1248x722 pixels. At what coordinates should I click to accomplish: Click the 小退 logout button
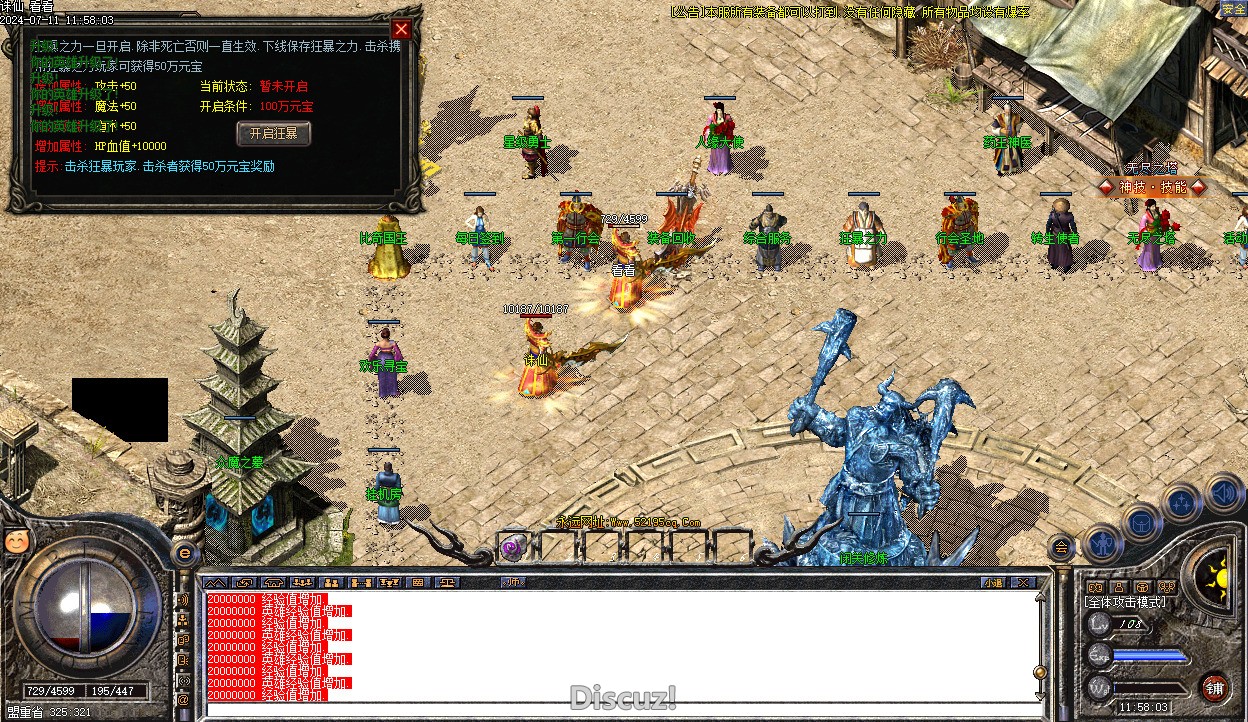pyautogui.click(x=992, y=582)
